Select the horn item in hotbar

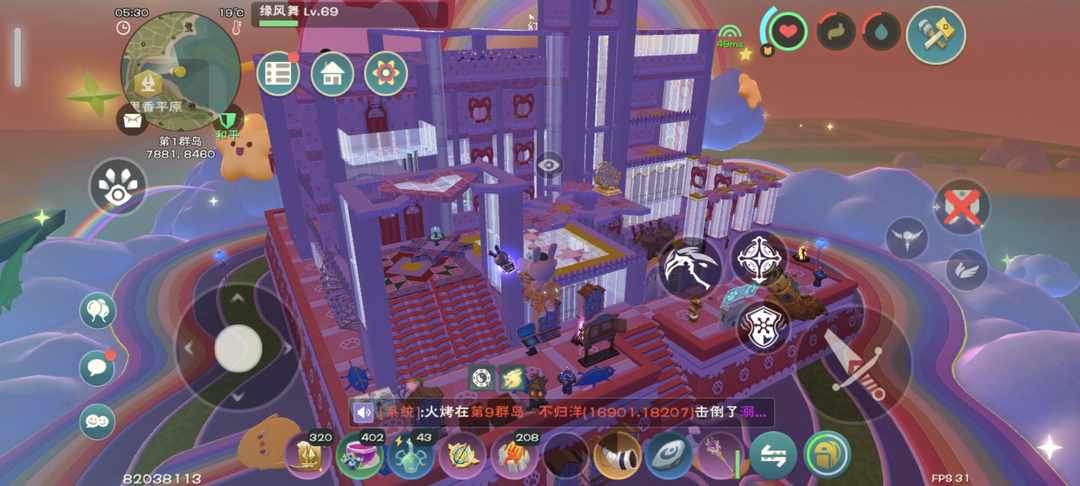coord(617,456)
